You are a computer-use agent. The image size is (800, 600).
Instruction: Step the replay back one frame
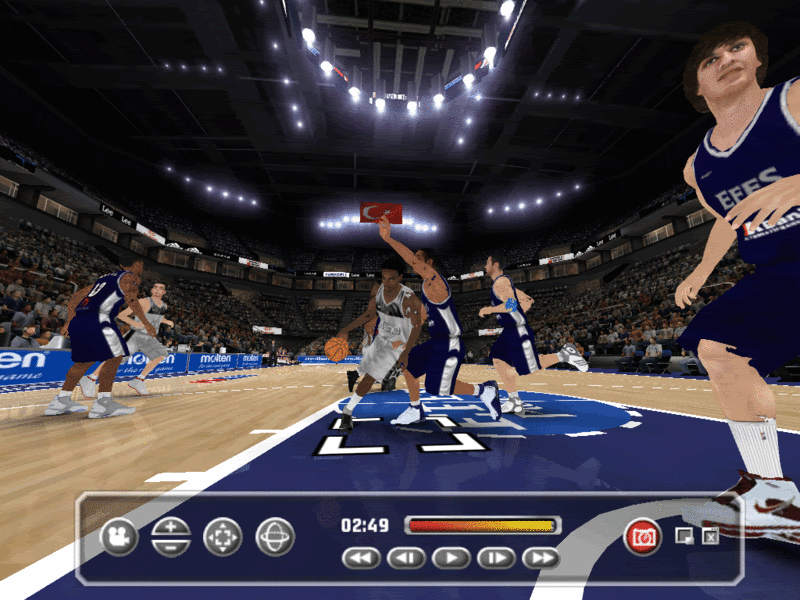pos(406,558)
